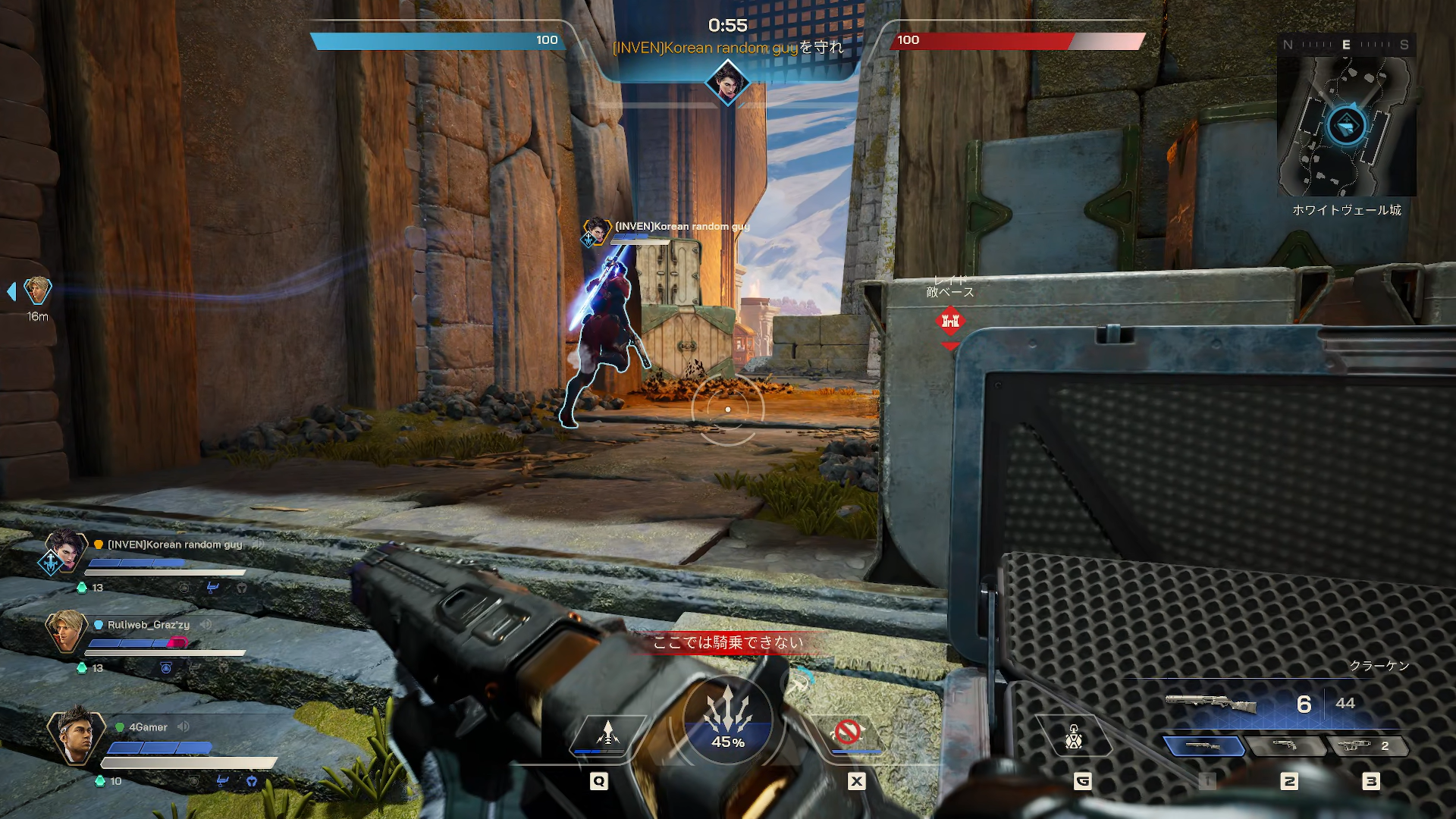Screen dimensions: 1456x819
Task: Switch to the second weapon slot pistol
Action: click(1285, 746)
